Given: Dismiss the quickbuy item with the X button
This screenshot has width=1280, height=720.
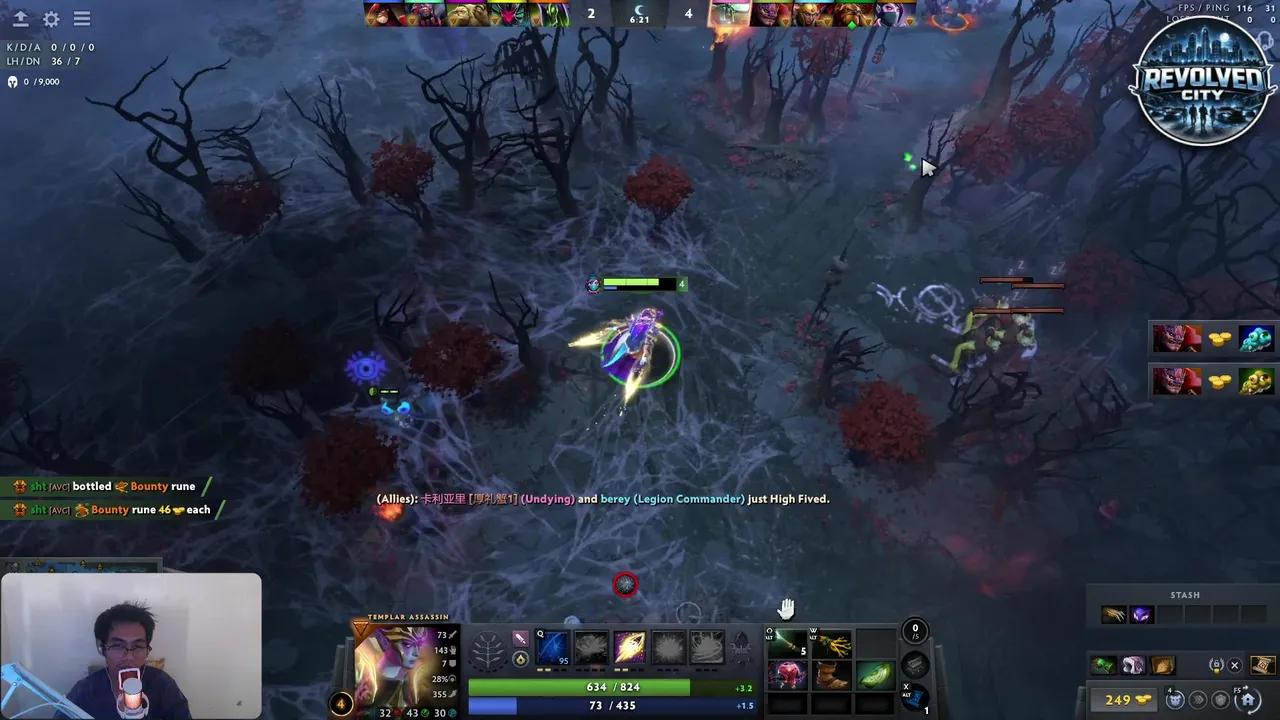Looking at the screenshot, I should point(1235,666).
